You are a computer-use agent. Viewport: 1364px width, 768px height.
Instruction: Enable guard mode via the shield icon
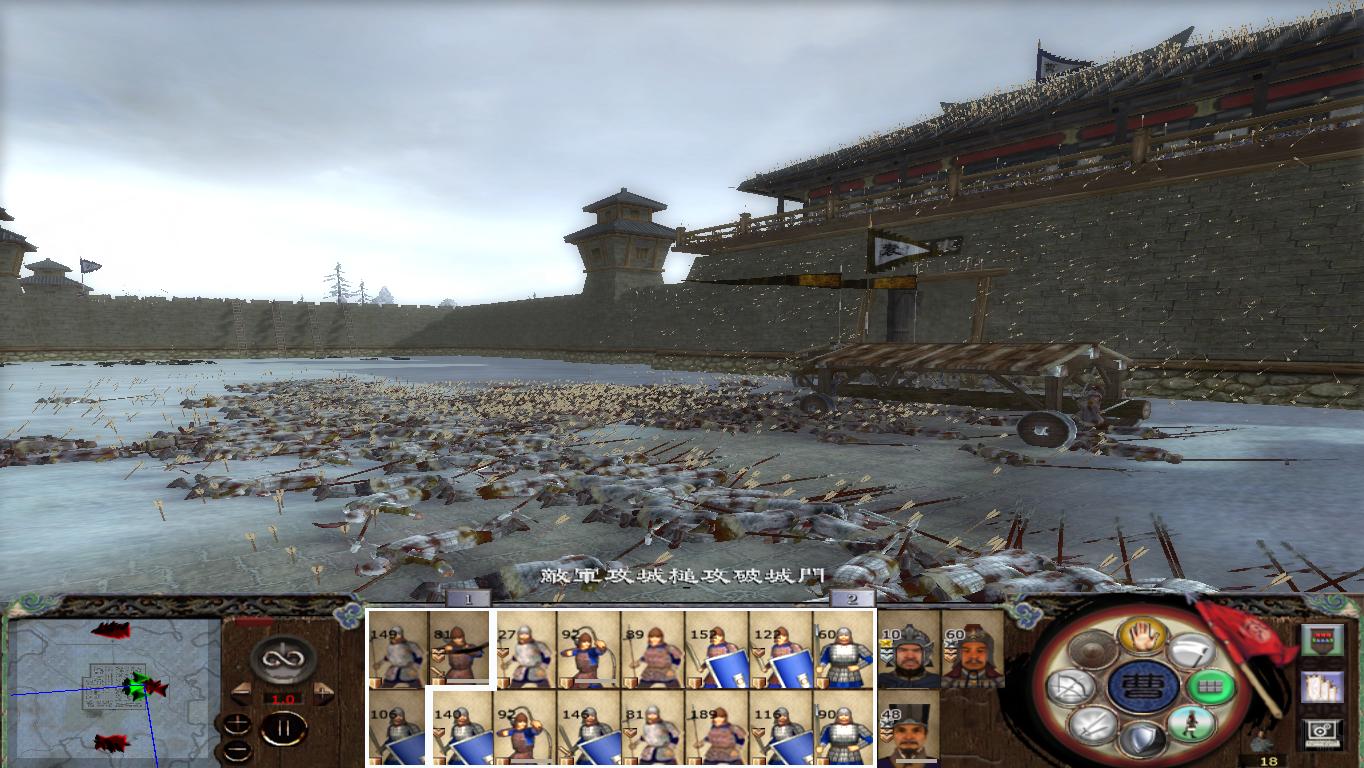click(1142, 741)
